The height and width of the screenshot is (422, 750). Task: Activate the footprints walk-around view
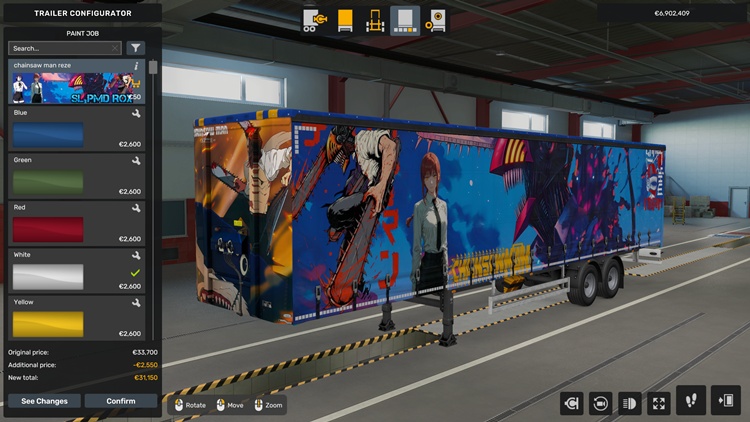tap(691, 401)
